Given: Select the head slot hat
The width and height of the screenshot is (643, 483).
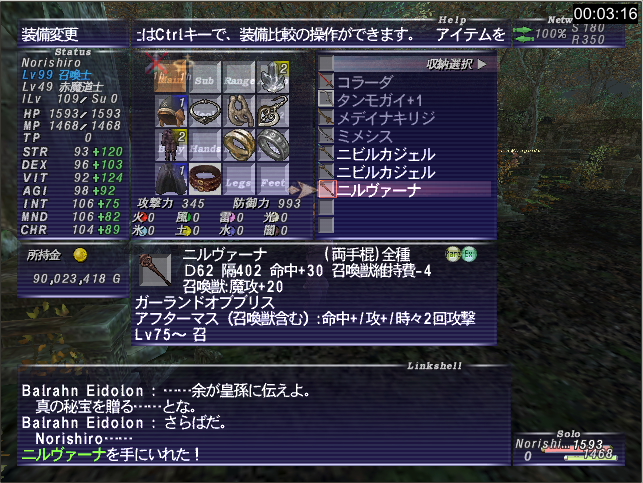Looking at the screenshot, I should [x=171, y=111].
